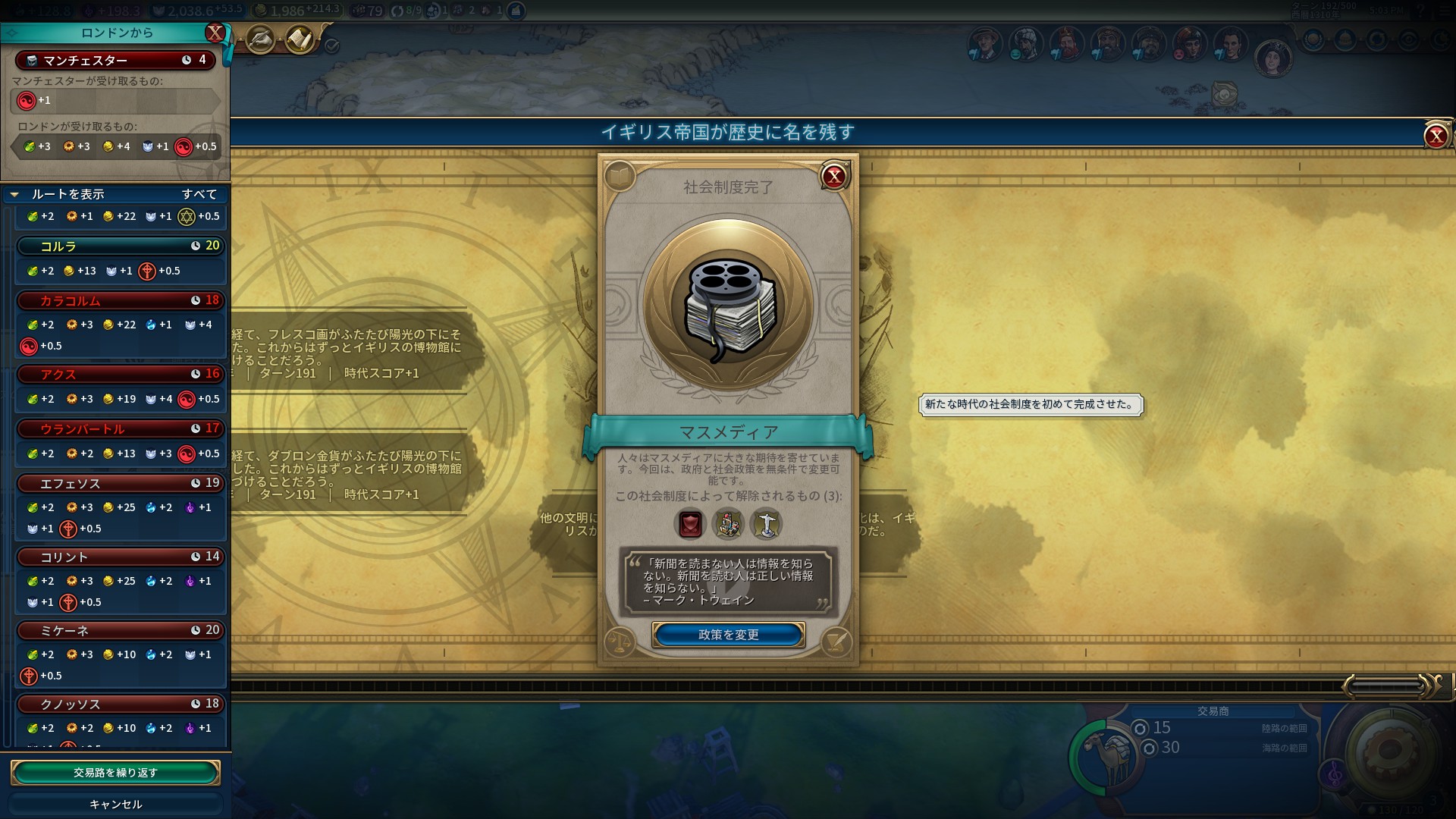Close the ロンドンから trade route panel
The image size is (1456, 819).
215,33
